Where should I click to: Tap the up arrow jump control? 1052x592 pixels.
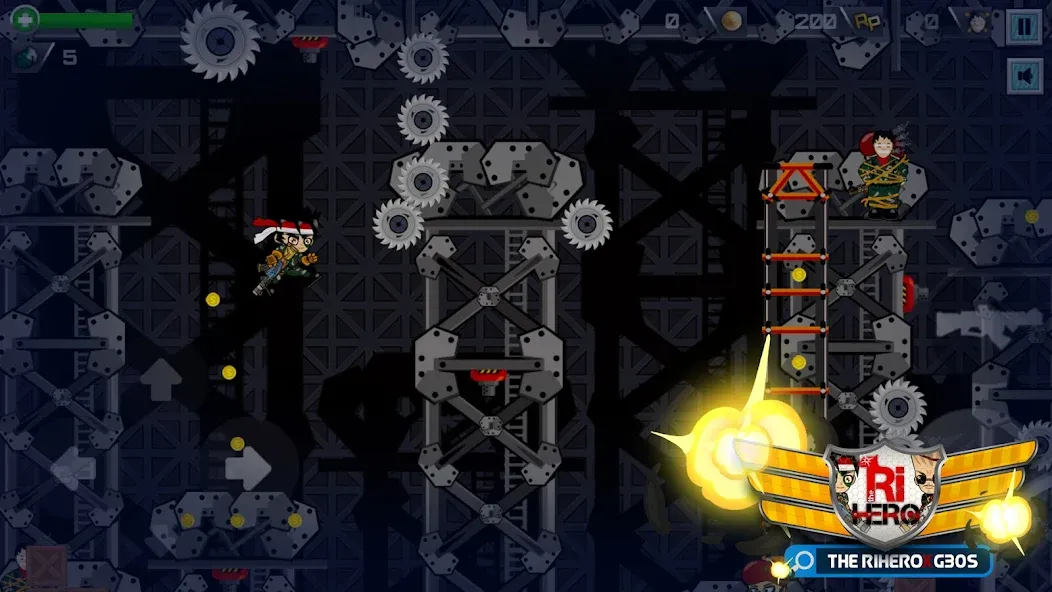[x=160, y=380]
